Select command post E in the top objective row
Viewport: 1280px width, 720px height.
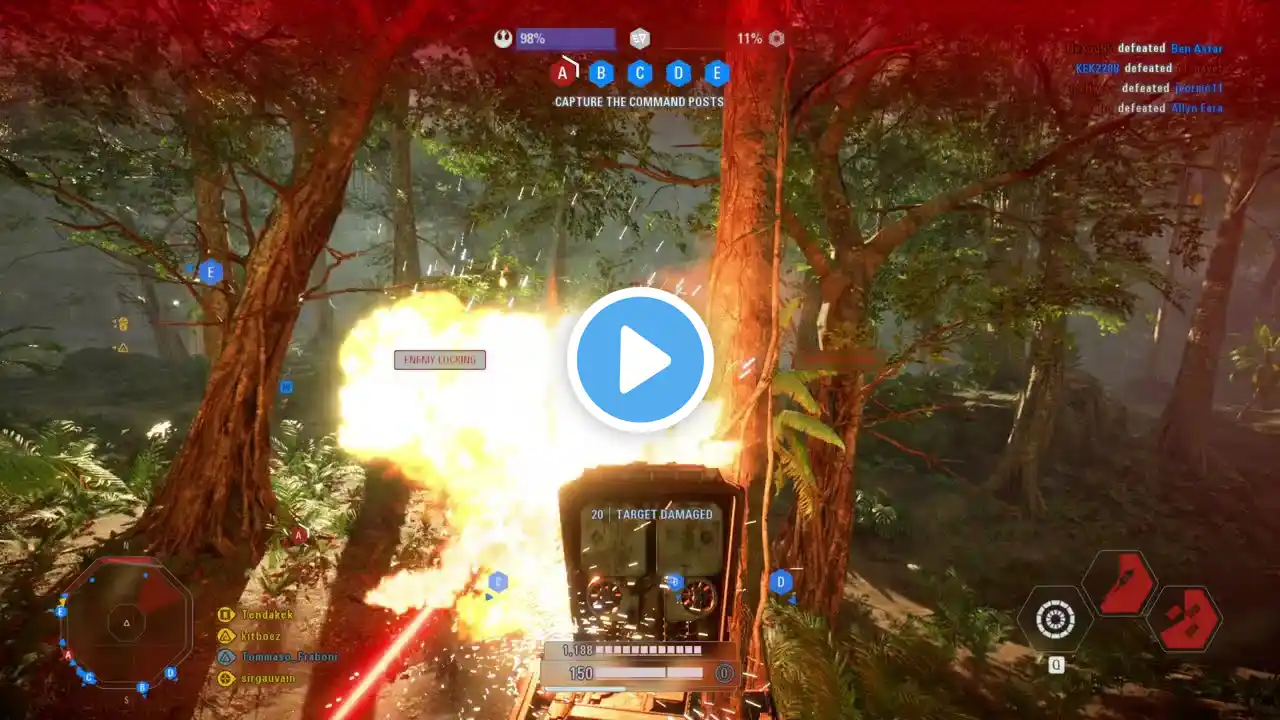tap(717, 73)
